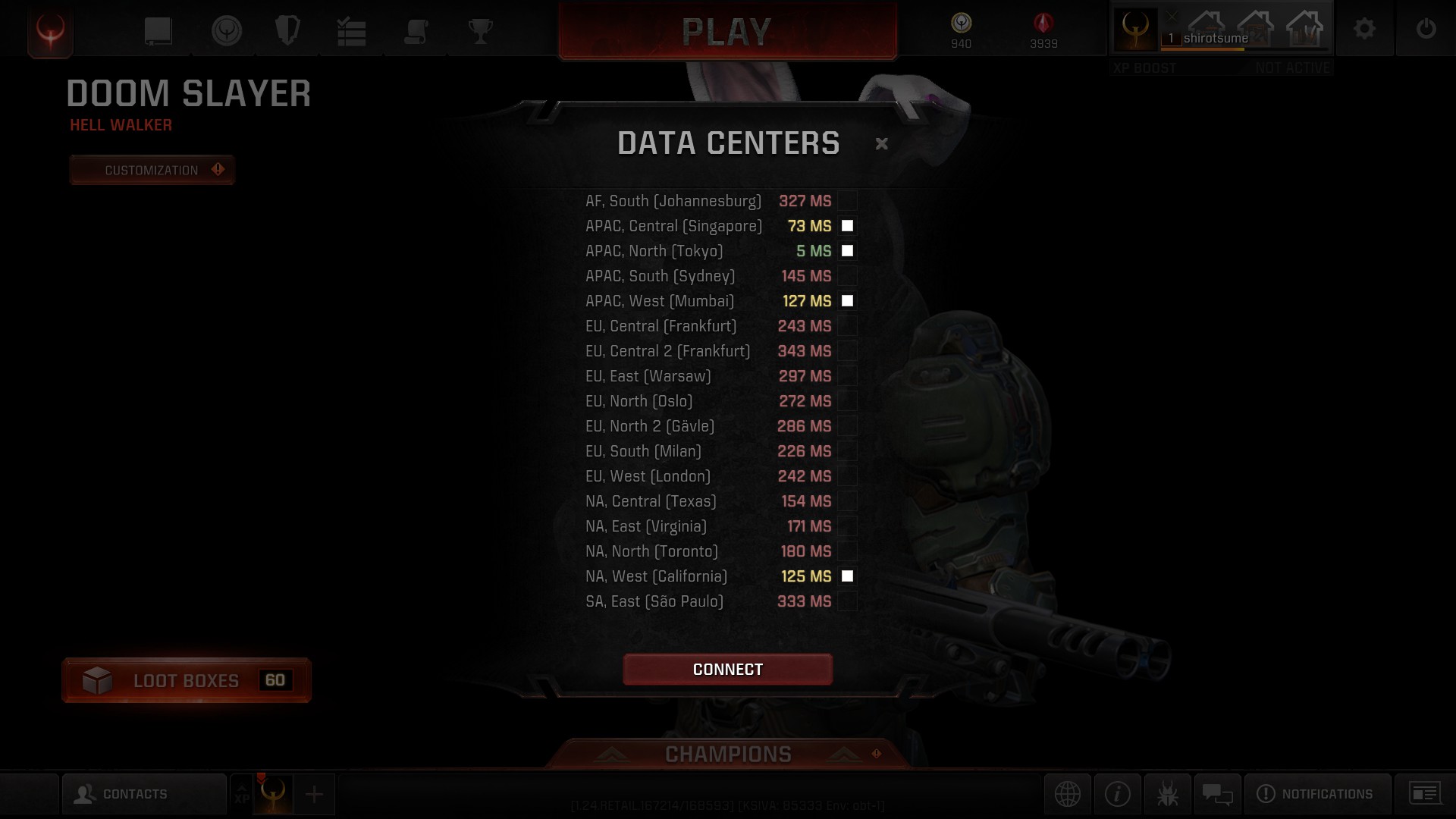Select the SA East (São Paulo) checkbox

click(x=847, y=601)
